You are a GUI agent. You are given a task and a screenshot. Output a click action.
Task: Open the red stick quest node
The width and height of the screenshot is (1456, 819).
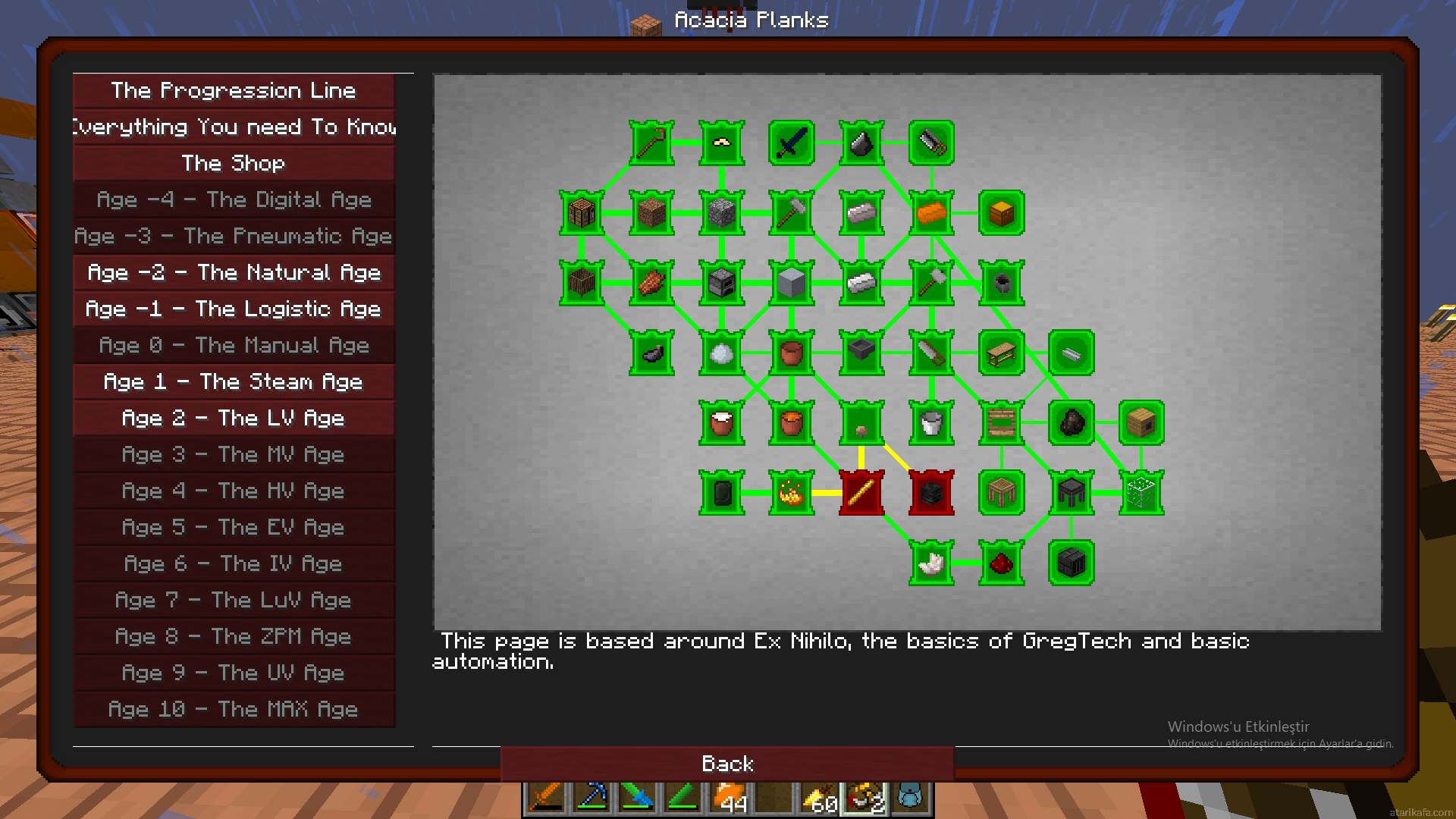coord(861,493)
